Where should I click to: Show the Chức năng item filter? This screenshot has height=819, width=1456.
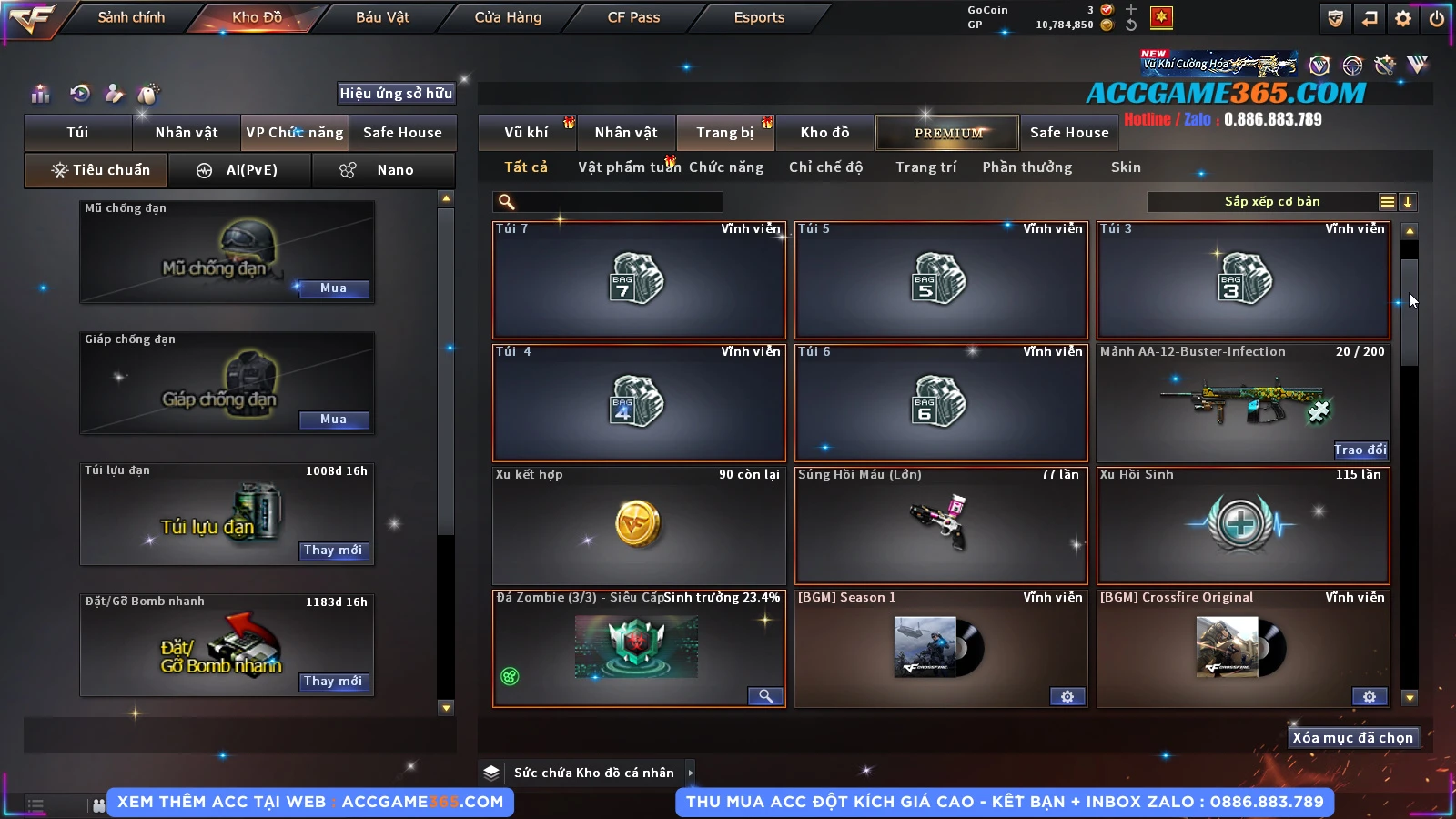tap(725, 167)
